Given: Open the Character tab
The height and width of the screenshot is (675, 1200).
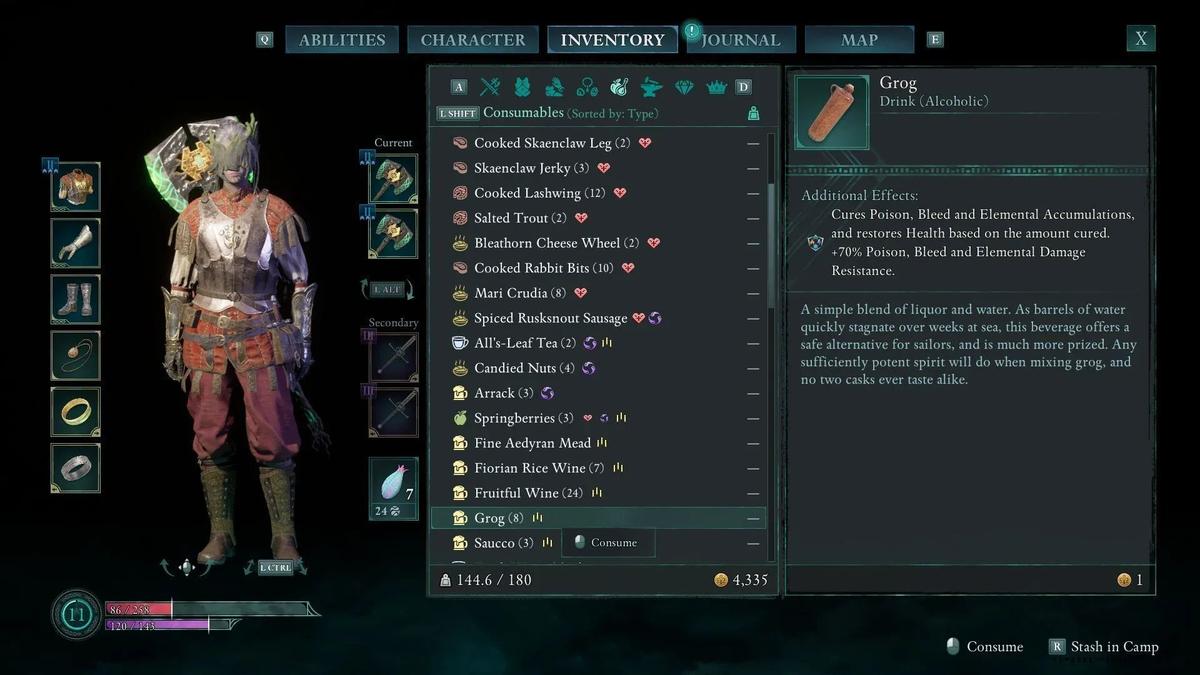Looking at the screenshot, I should pos(473,40).
